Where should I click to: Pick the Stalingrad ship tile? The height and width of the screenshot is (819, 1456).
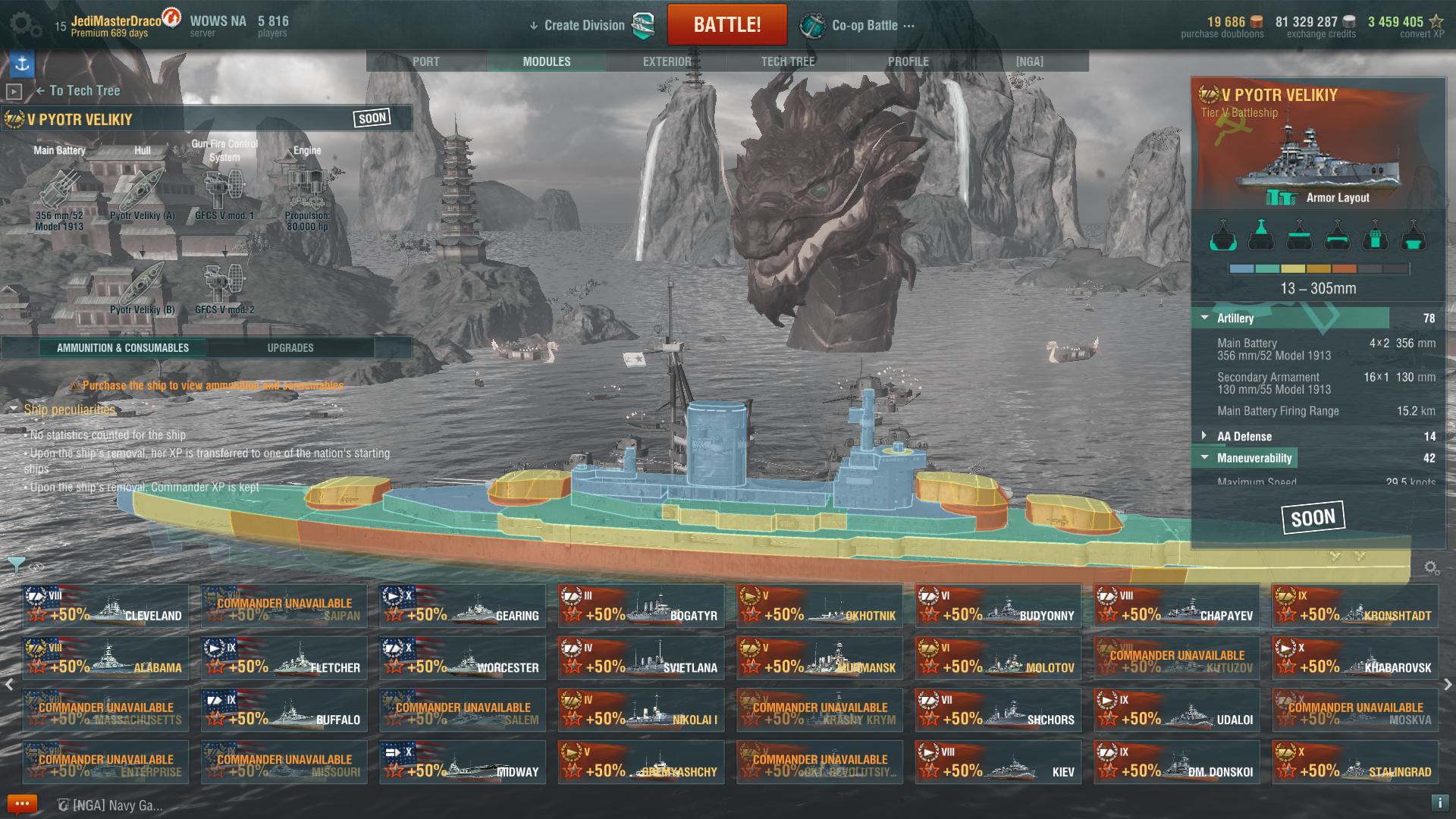1354,762
